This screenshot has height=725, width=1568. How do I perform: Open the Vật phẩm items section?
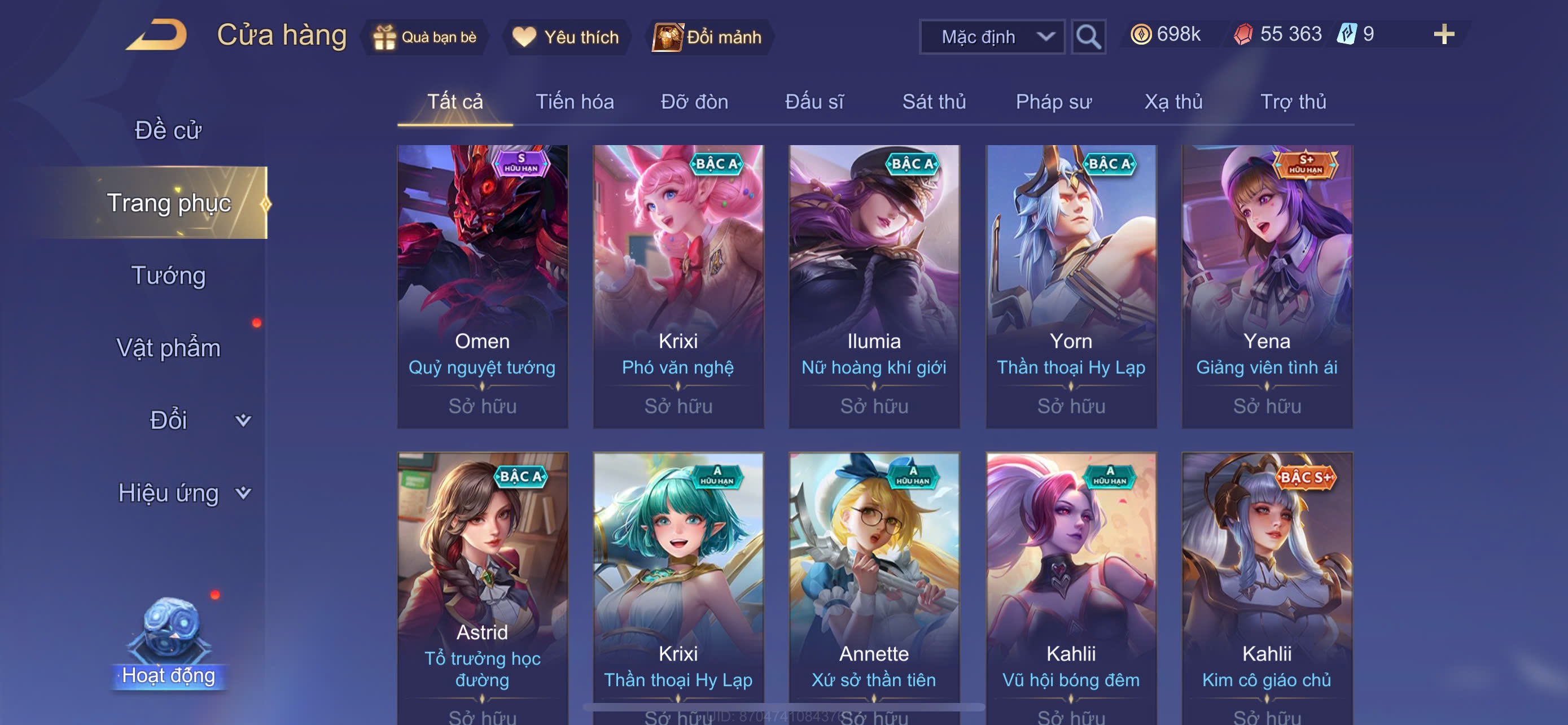click(x=168, y=348)
